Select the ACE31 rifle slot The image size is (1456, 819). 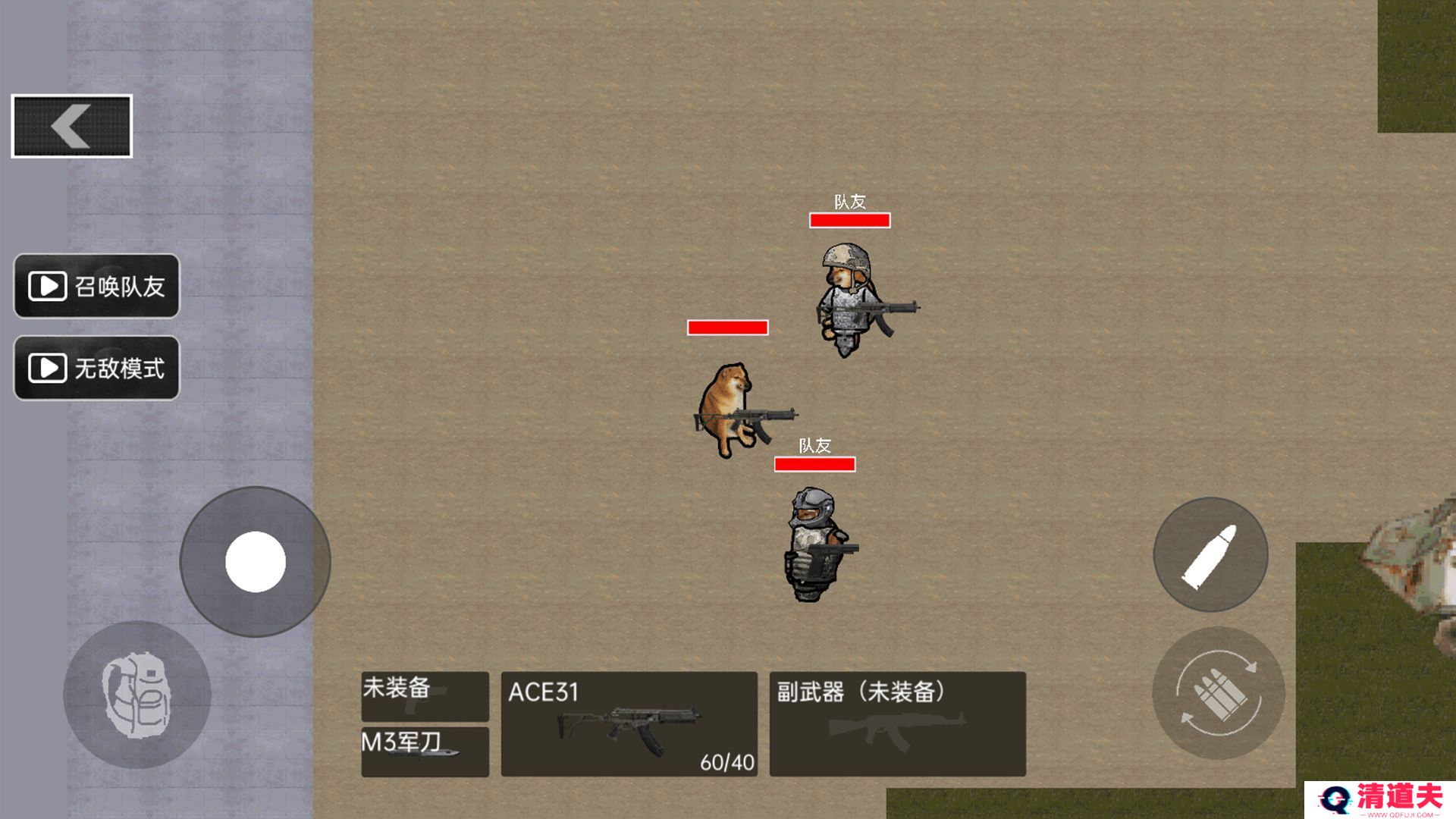pyautogui.click(x=629, y=723)
